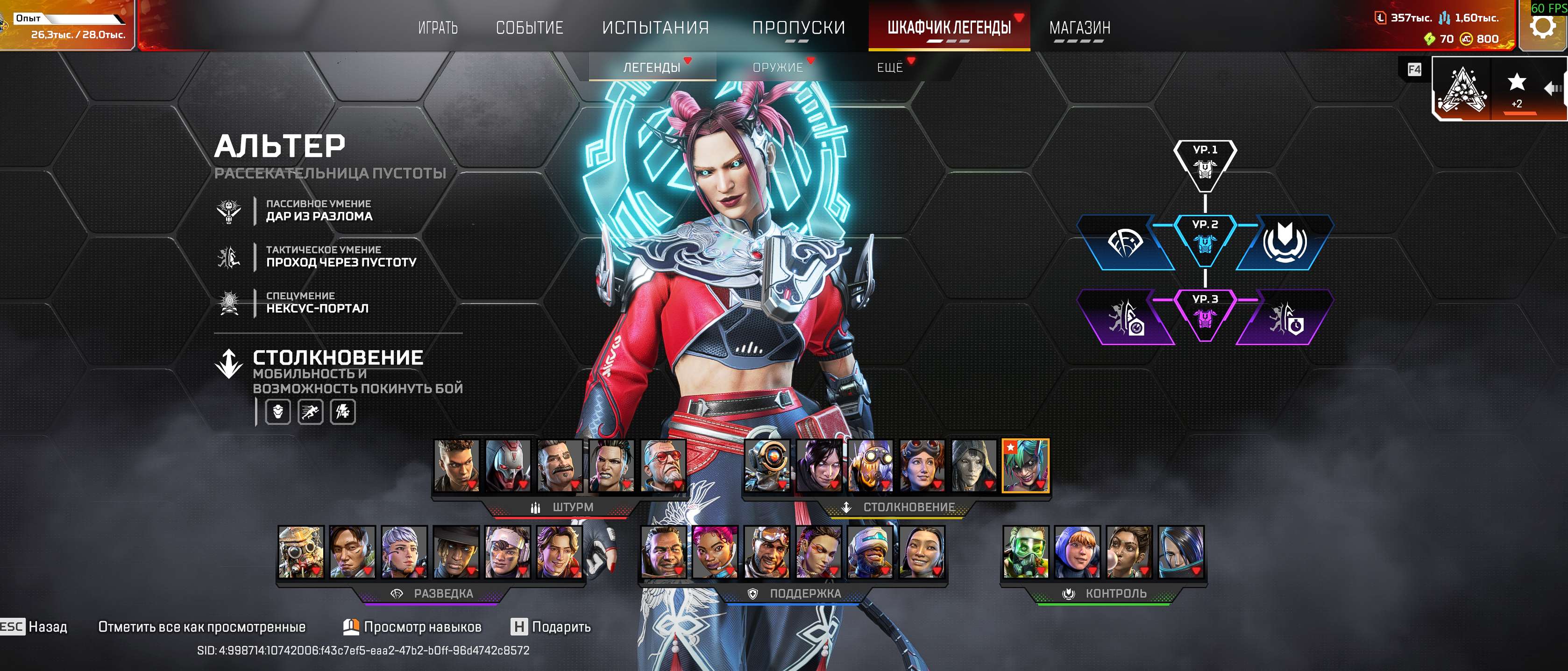Open the settings gear

coord(1544,26)
